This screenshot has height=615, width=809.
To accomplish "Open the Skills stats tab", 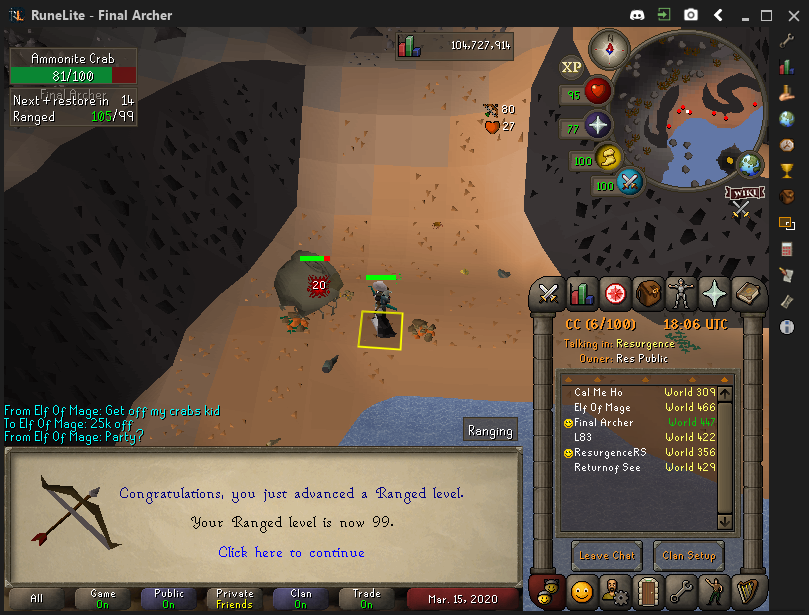I will pyautogui.click(x=582, y=293).
